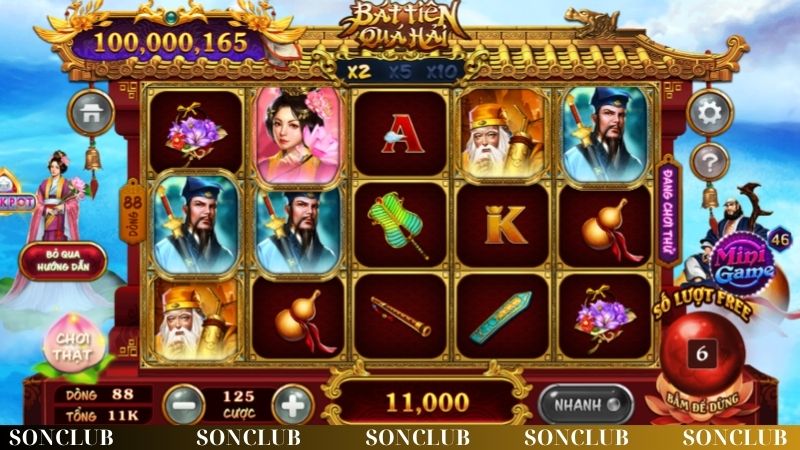
Task: Increase the bet with the plus button
Action: coord(292,404)
